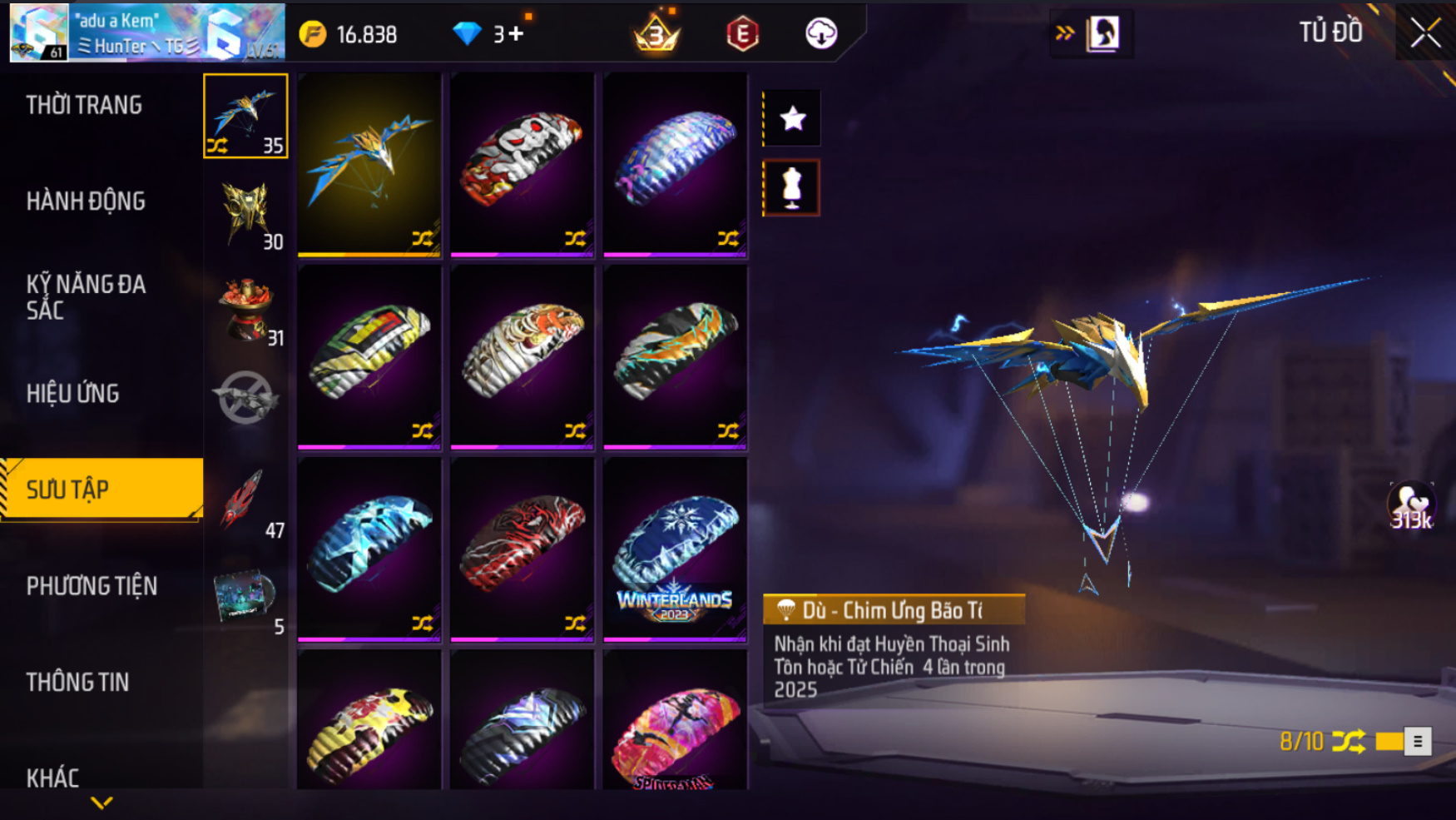Select the backpack subcategory with 30 items
This screenshot has width=1456, height=820.
tap(245, 213)
